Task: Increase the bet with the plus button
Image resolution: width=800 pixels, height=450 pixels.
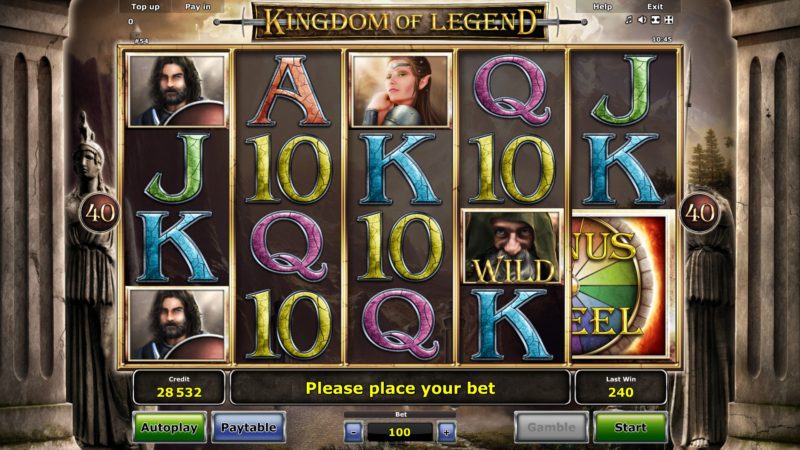Action: [447, 432]
